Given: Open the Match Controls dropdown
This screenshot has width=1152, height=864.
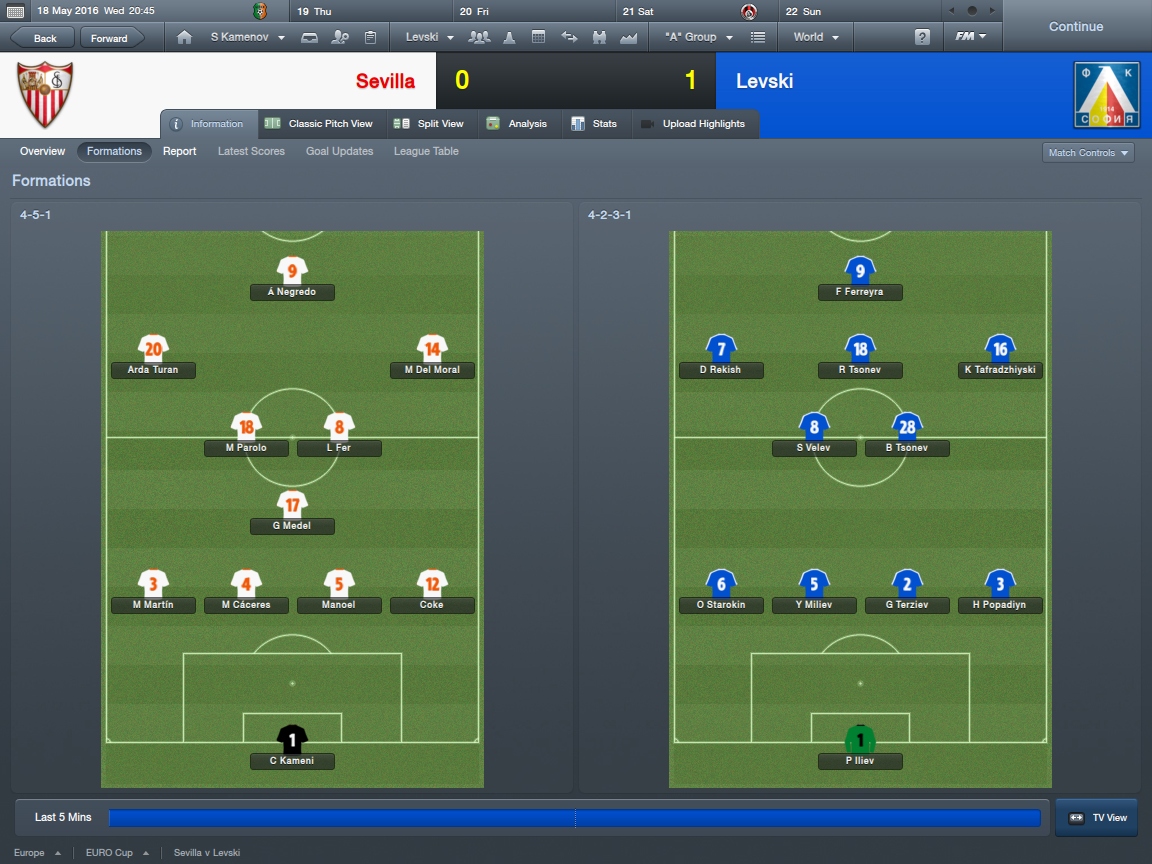Looking at the screenshot, I should point(1088,153).
